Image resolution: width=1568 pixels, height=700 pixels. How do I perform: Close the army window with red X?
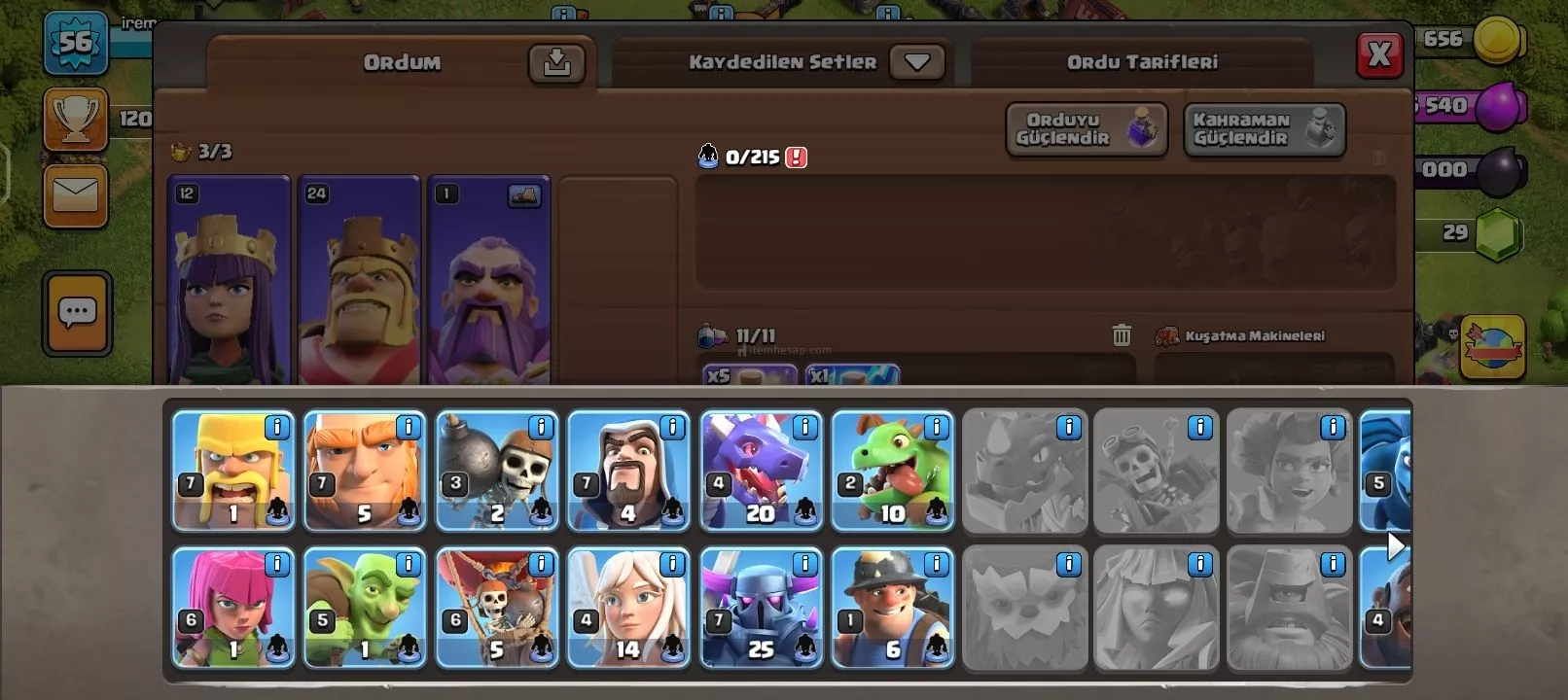coord(1379,54)
